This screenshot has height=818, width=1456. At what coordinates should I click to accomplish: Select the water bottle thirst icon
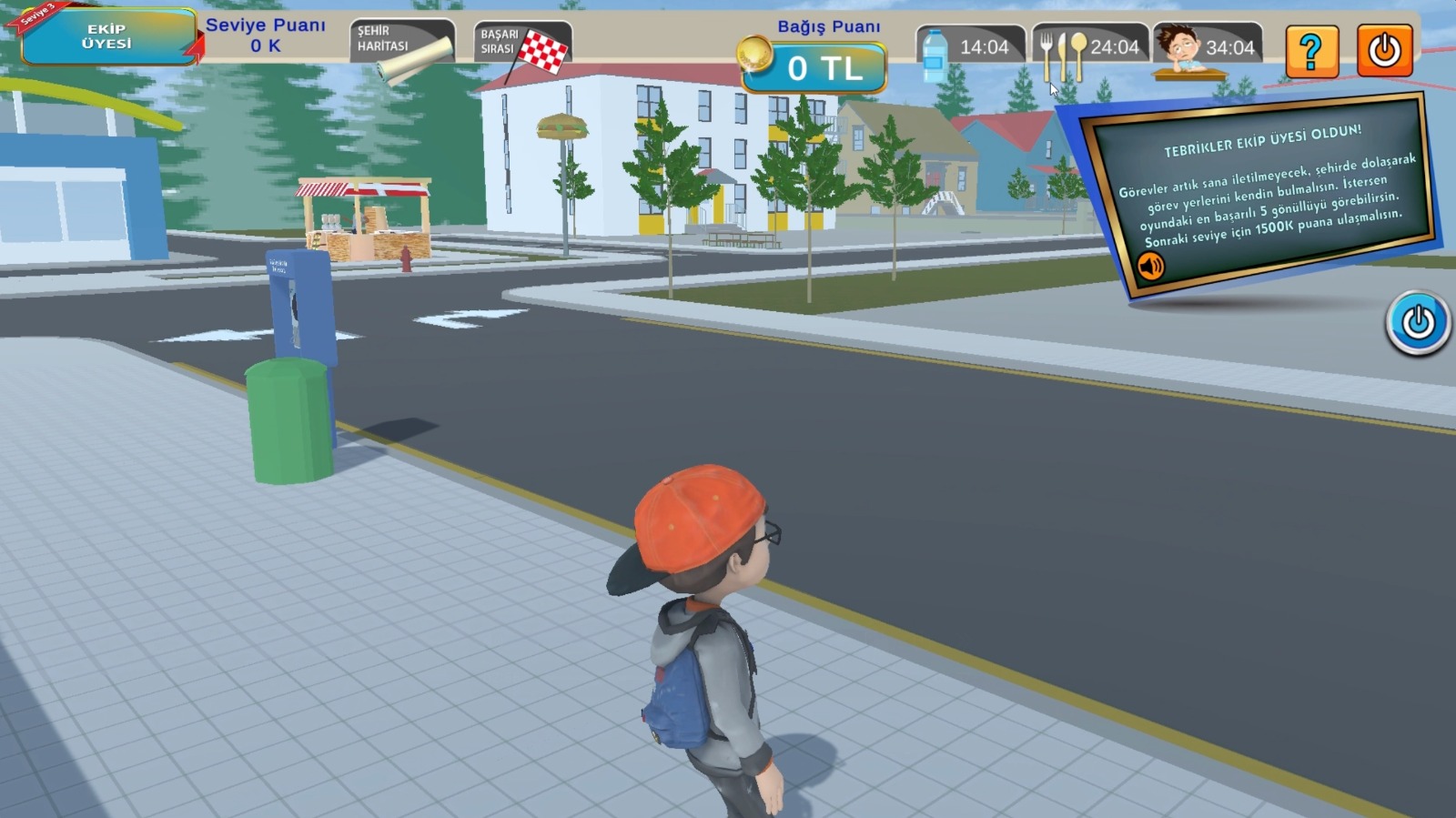[935, 53]
